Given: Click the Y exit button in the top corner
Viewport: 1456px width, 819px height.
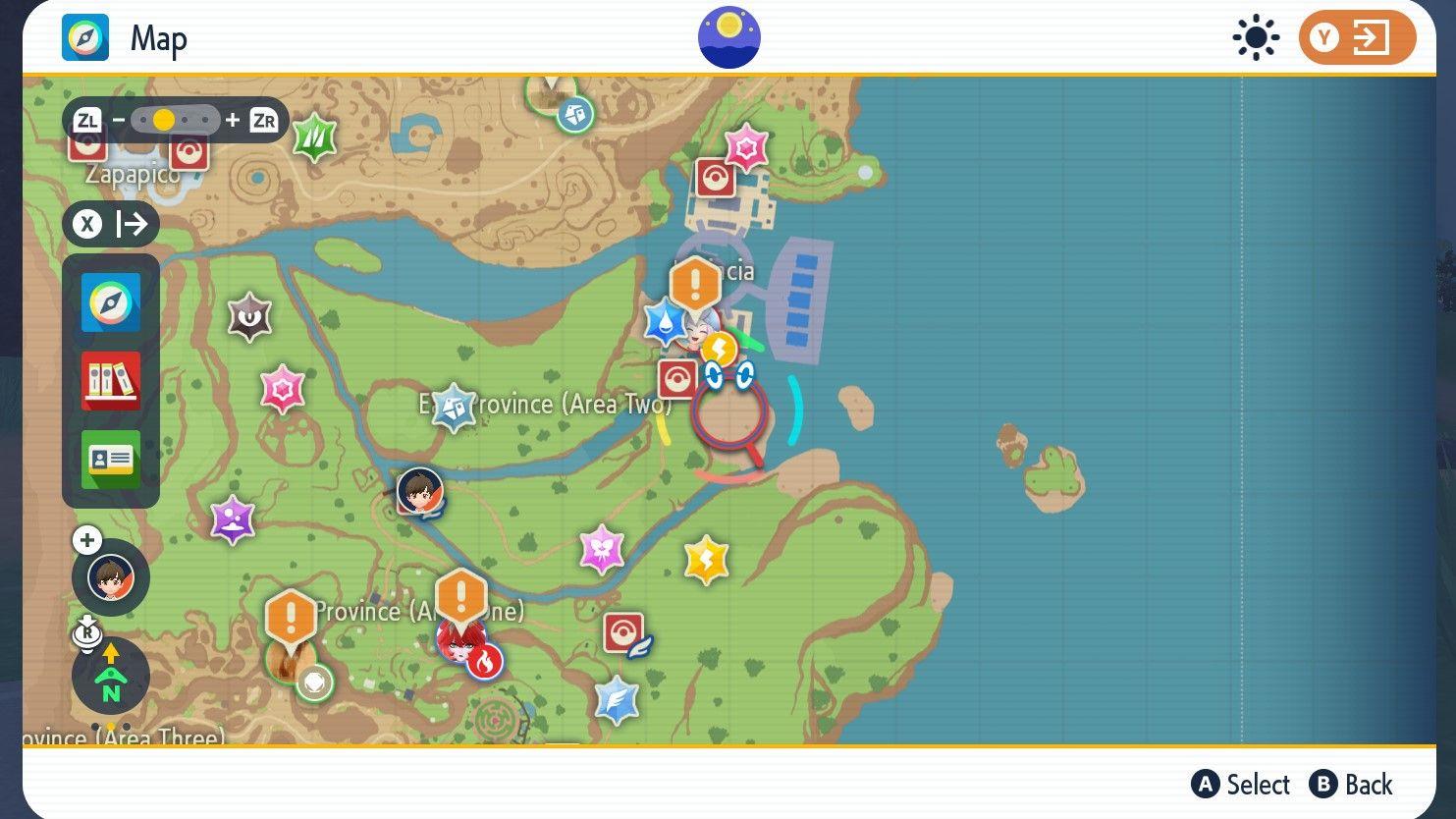Looking at the screenshot, I should point(1358,37).
